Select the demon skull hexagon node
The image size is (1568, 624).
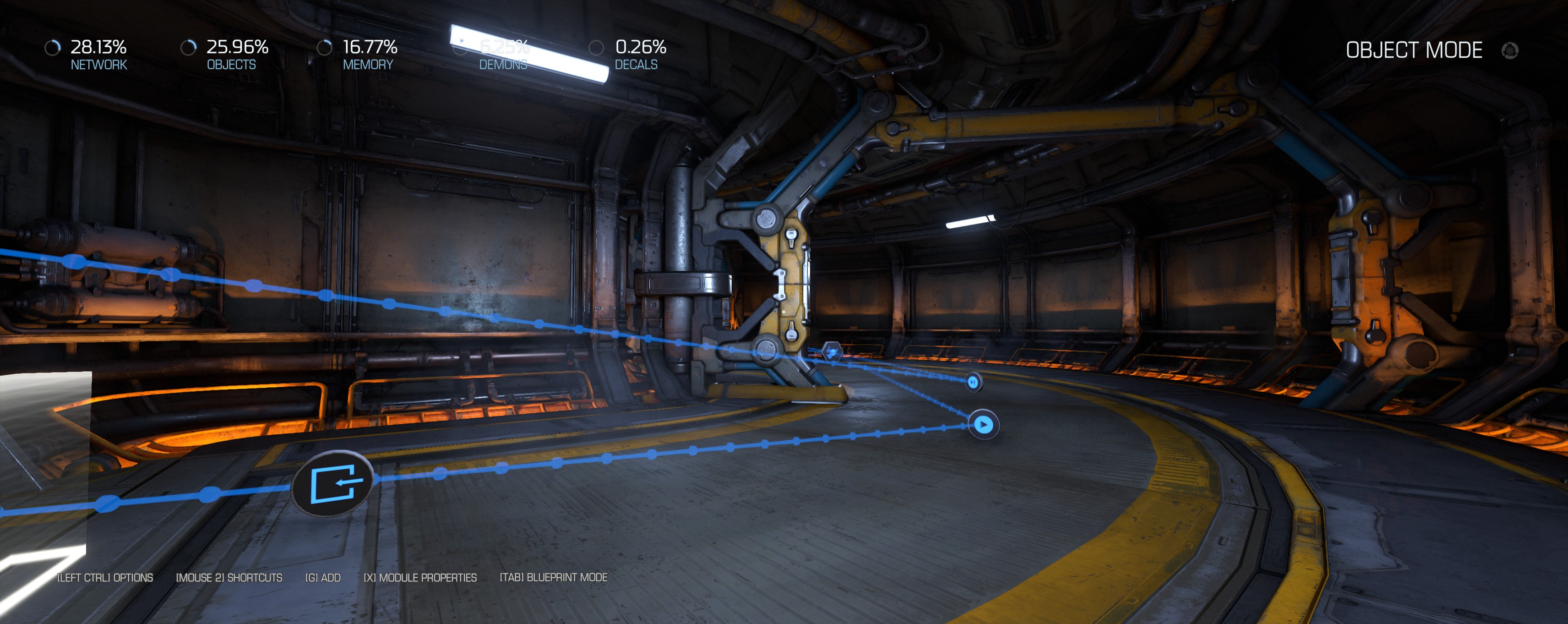(832, 352)
